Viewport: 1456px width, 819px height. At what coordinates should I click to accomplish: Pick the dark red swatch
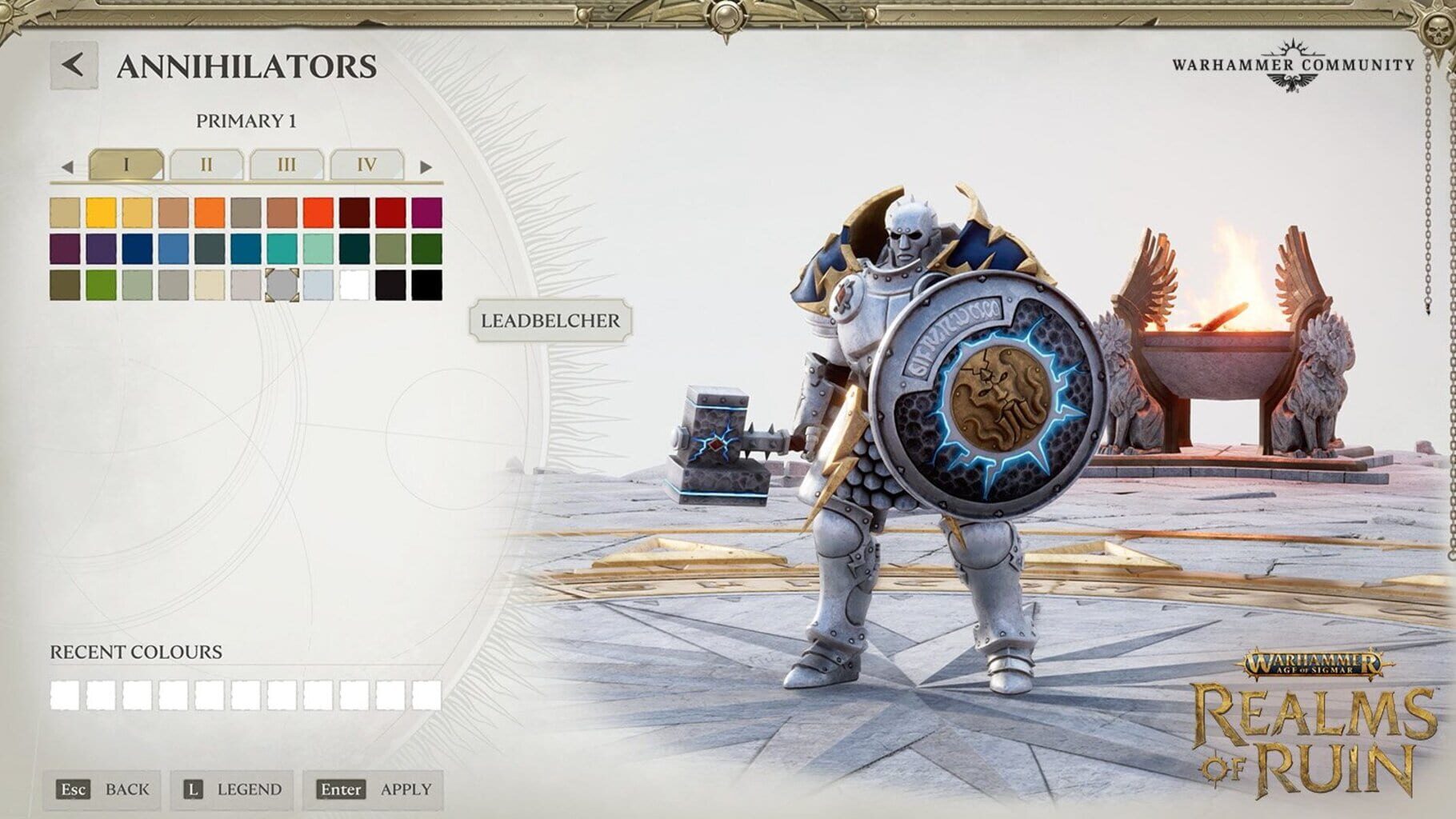coord(352,210)
